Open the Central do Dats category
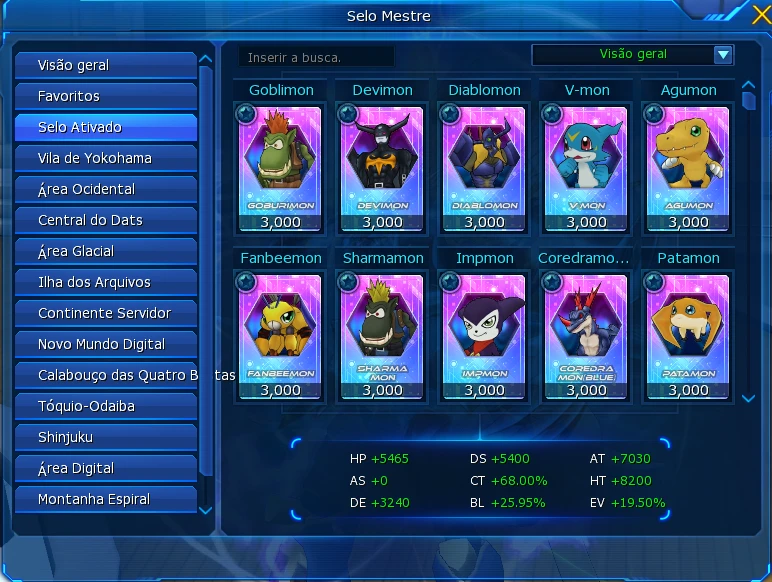 click(105, 220)
